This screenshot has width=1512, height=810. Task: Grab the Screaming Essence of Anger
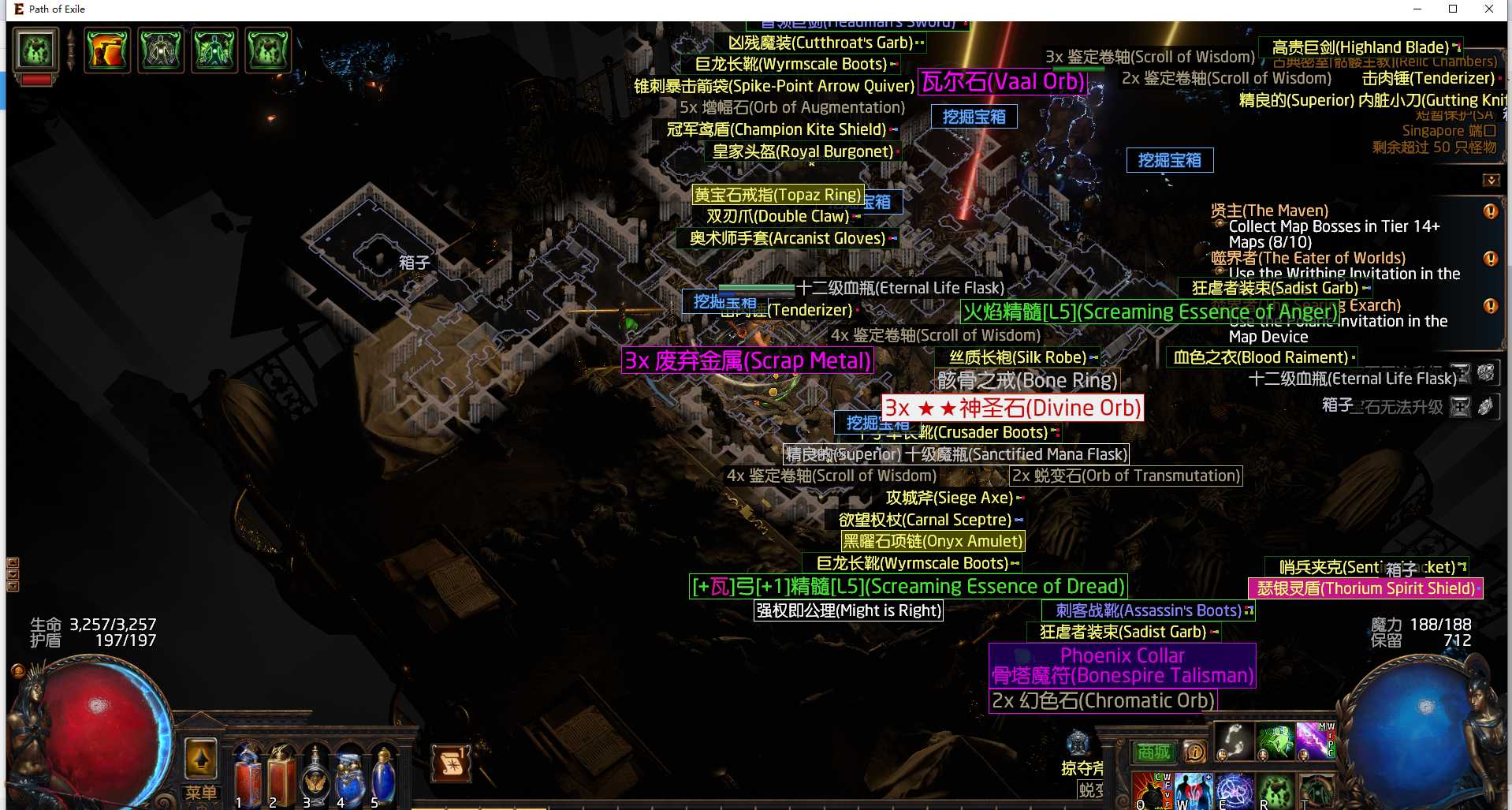[1149, 312]
